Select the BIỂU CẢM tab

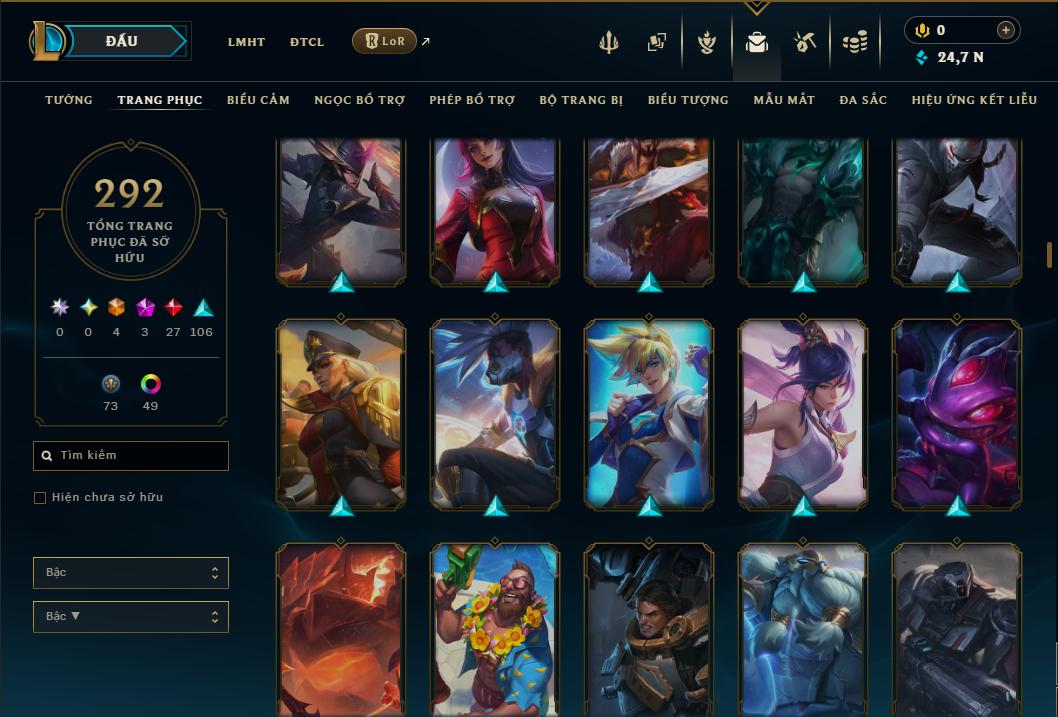258,100
